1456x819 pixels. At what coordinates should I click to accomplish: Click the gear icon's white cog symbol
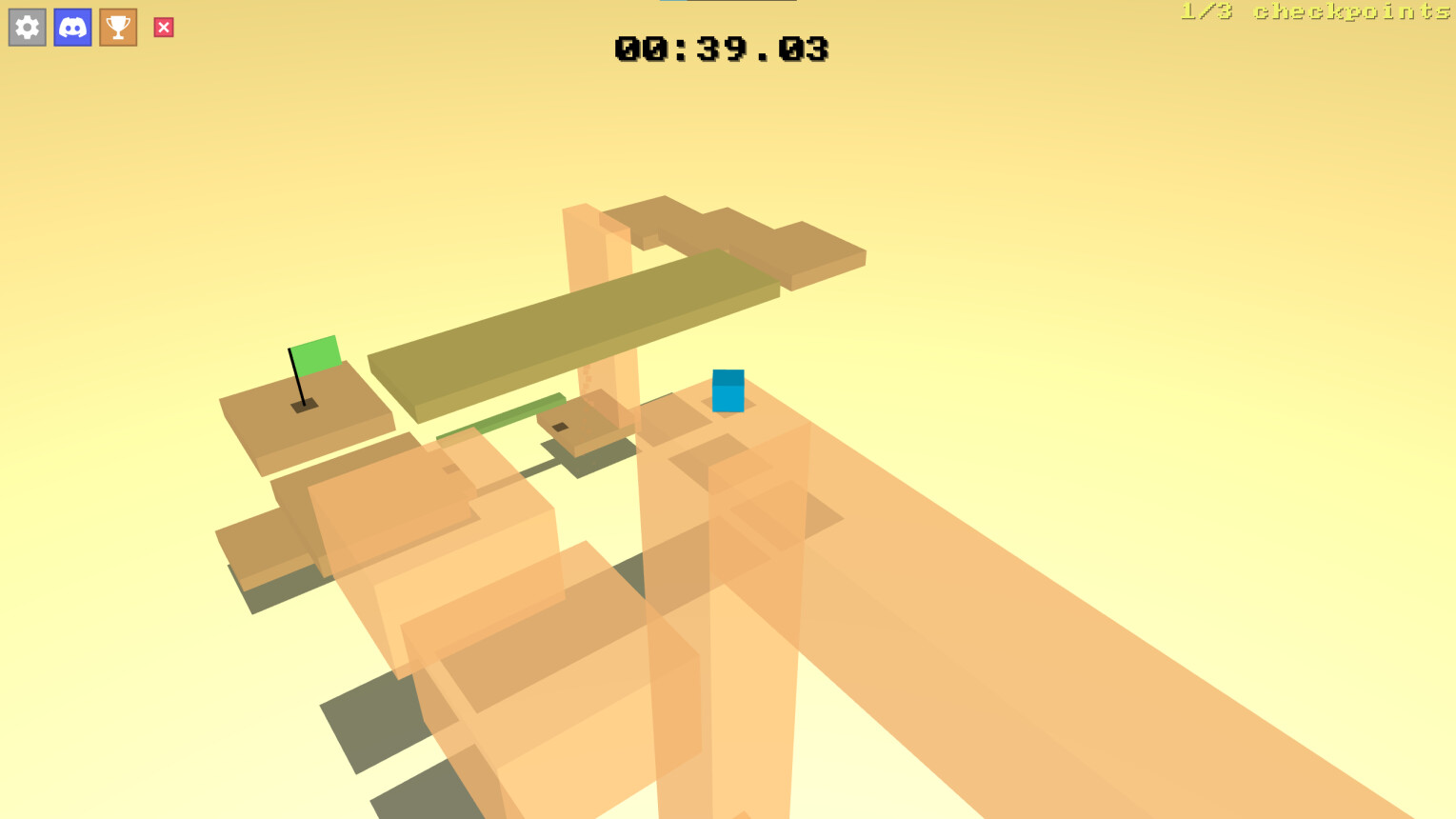pos(27,27)
